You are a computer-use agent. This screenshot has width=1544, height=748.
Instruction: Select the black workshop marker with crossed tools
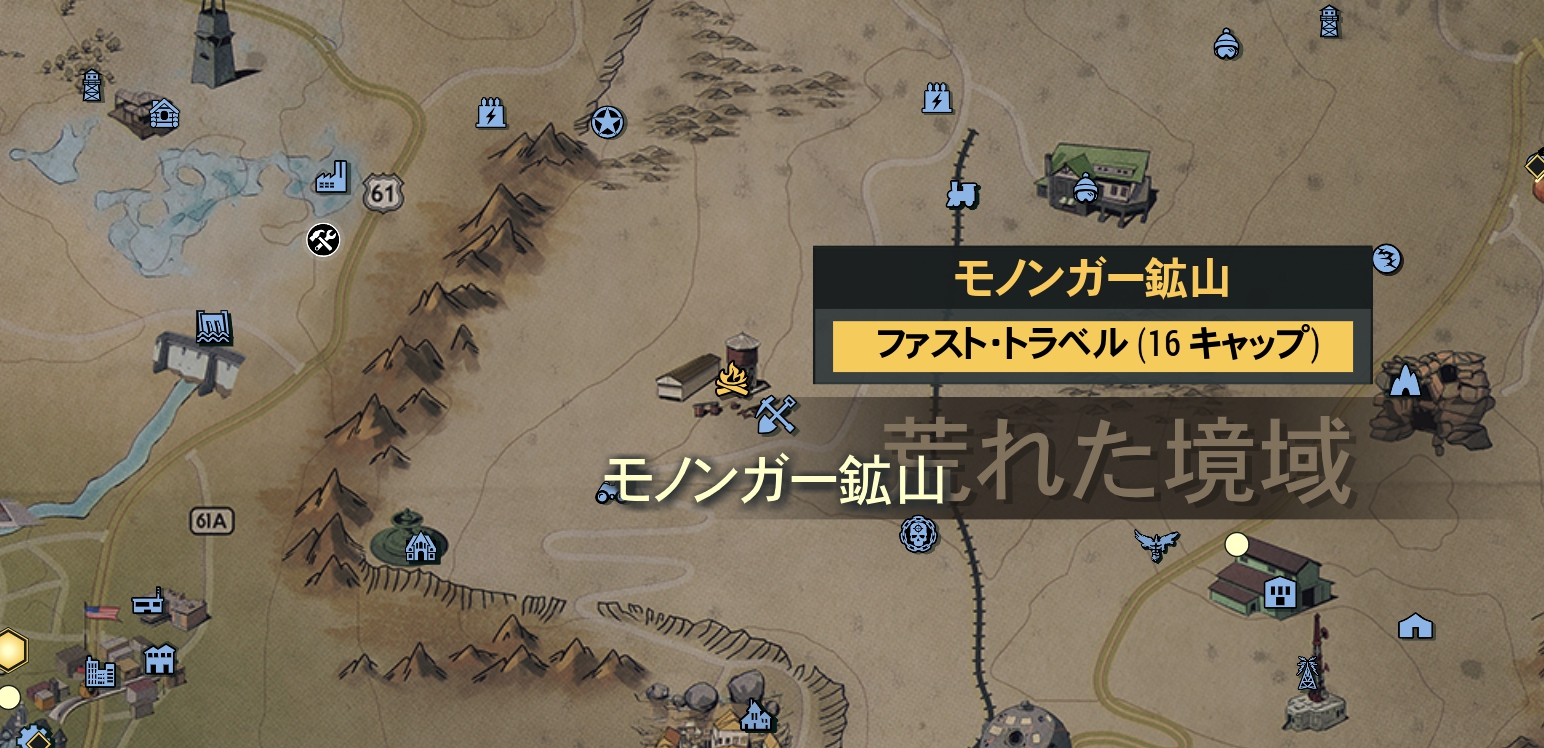[321, 241]
